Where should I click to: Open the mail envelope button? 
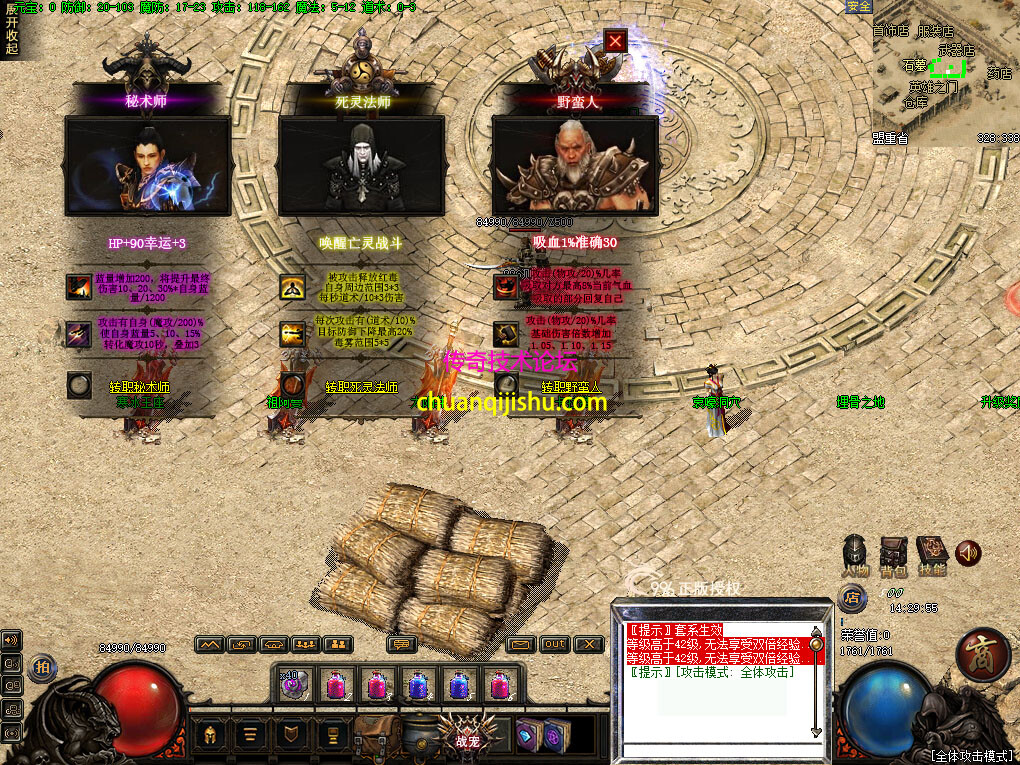tap(520, 645)
